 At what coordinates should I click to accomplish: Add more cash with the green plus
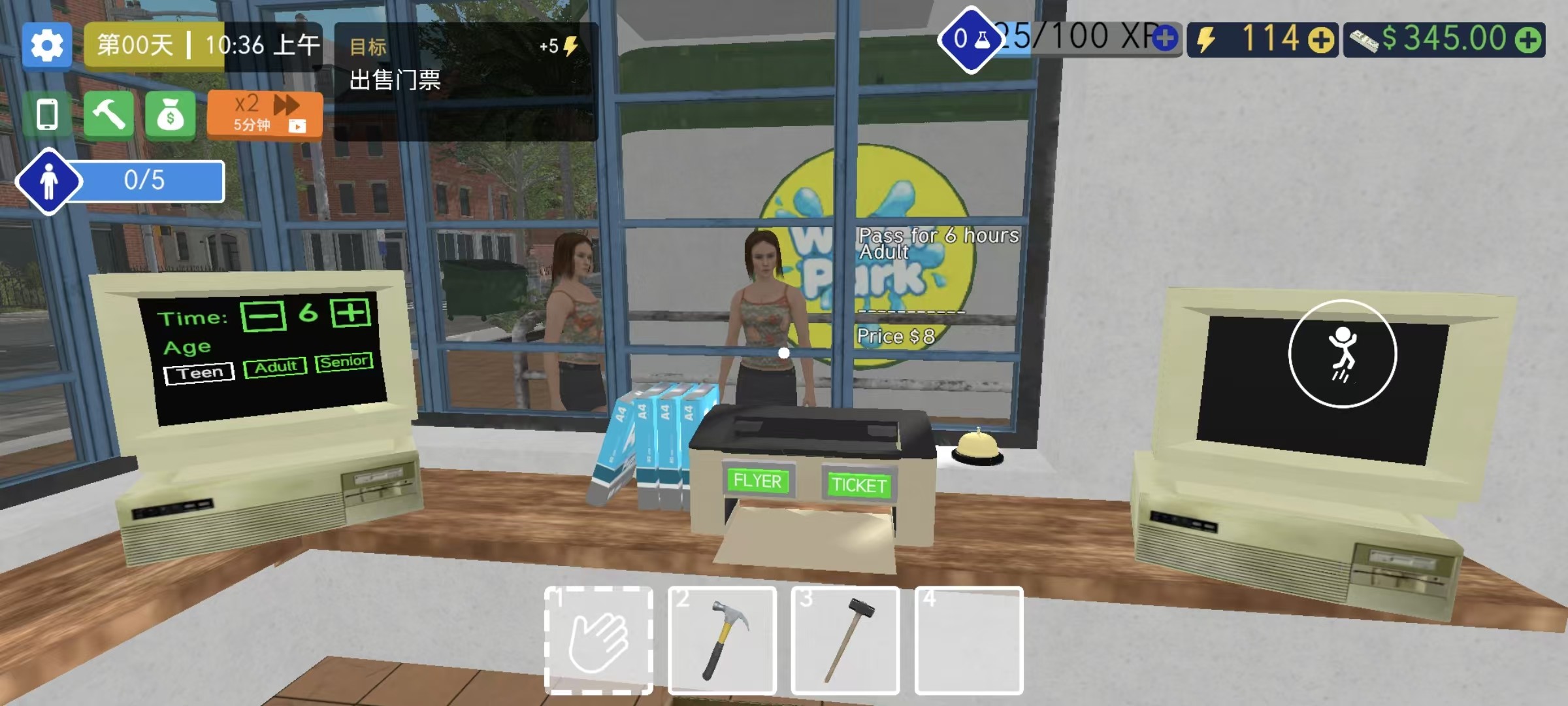pyautogui.click(x=1529, y=41)
